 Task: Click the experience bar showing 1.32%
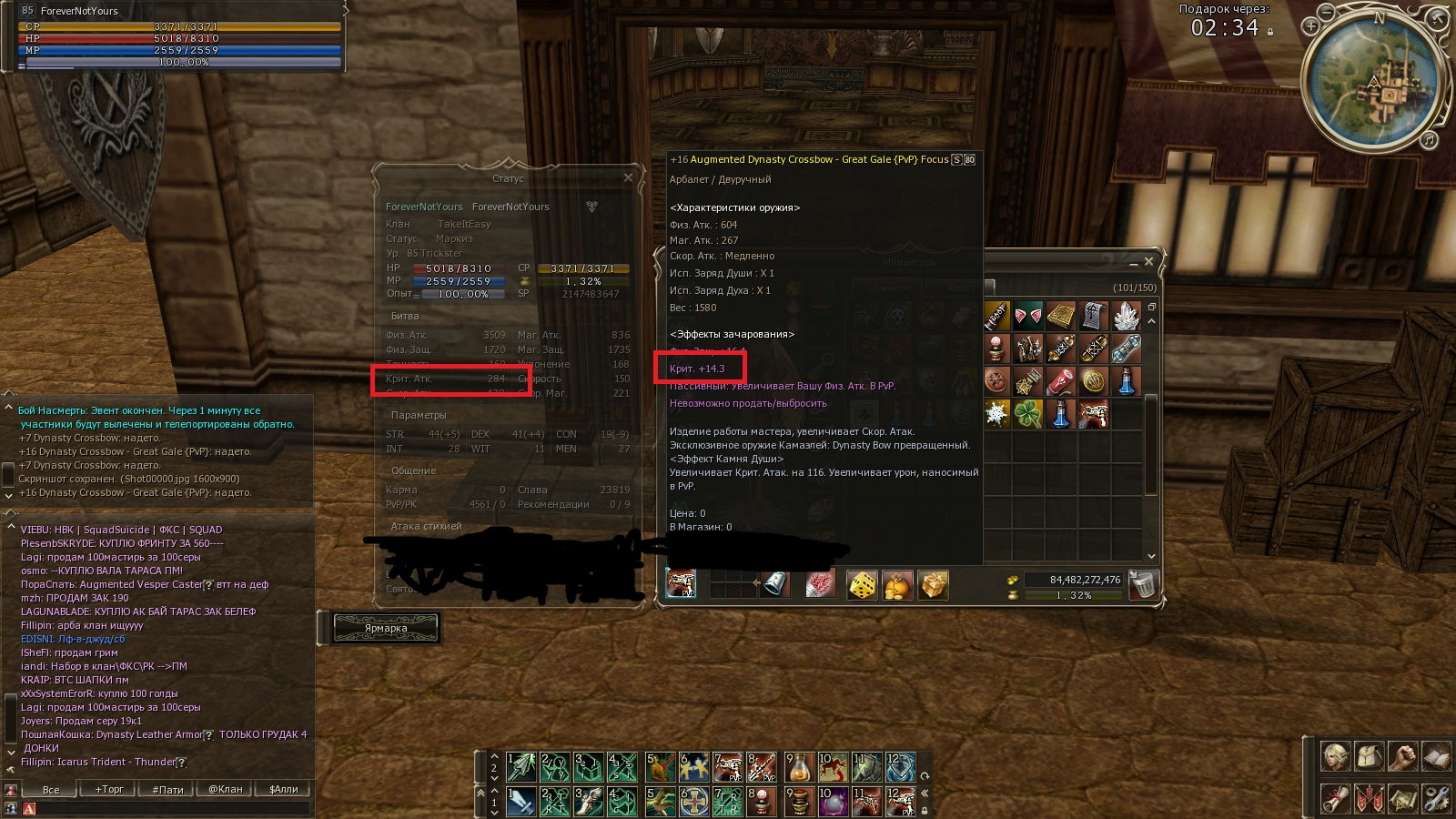tap(1074, 595)
